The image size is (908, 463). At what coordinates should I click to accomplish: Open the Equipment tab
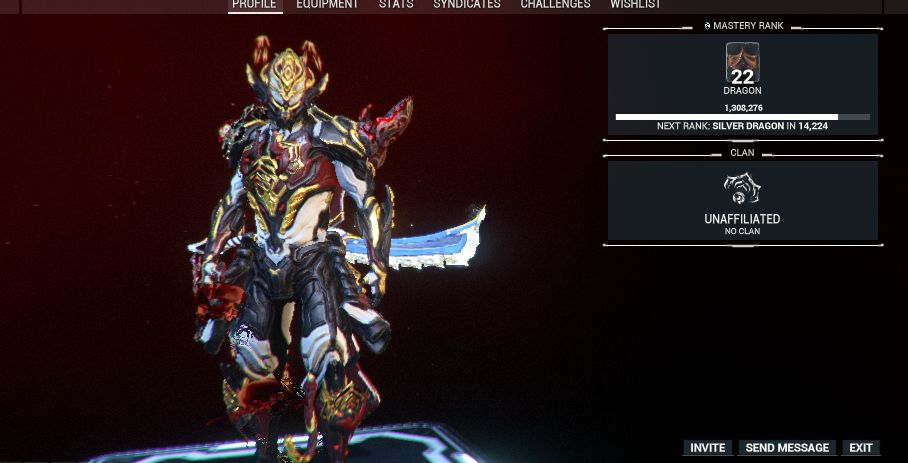[327, 5]
